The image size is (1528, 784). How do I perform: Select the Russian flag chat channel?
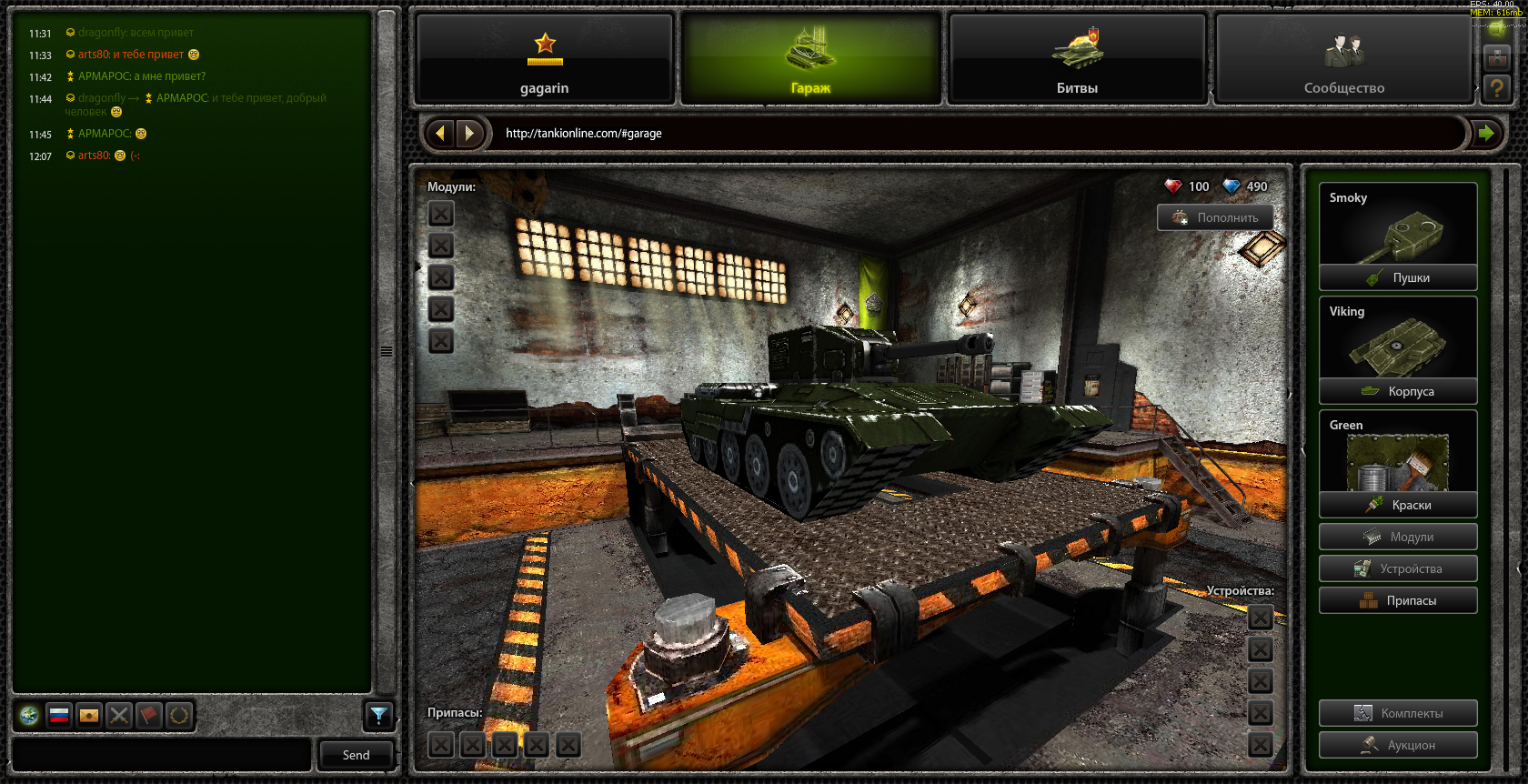pos(59,716)
